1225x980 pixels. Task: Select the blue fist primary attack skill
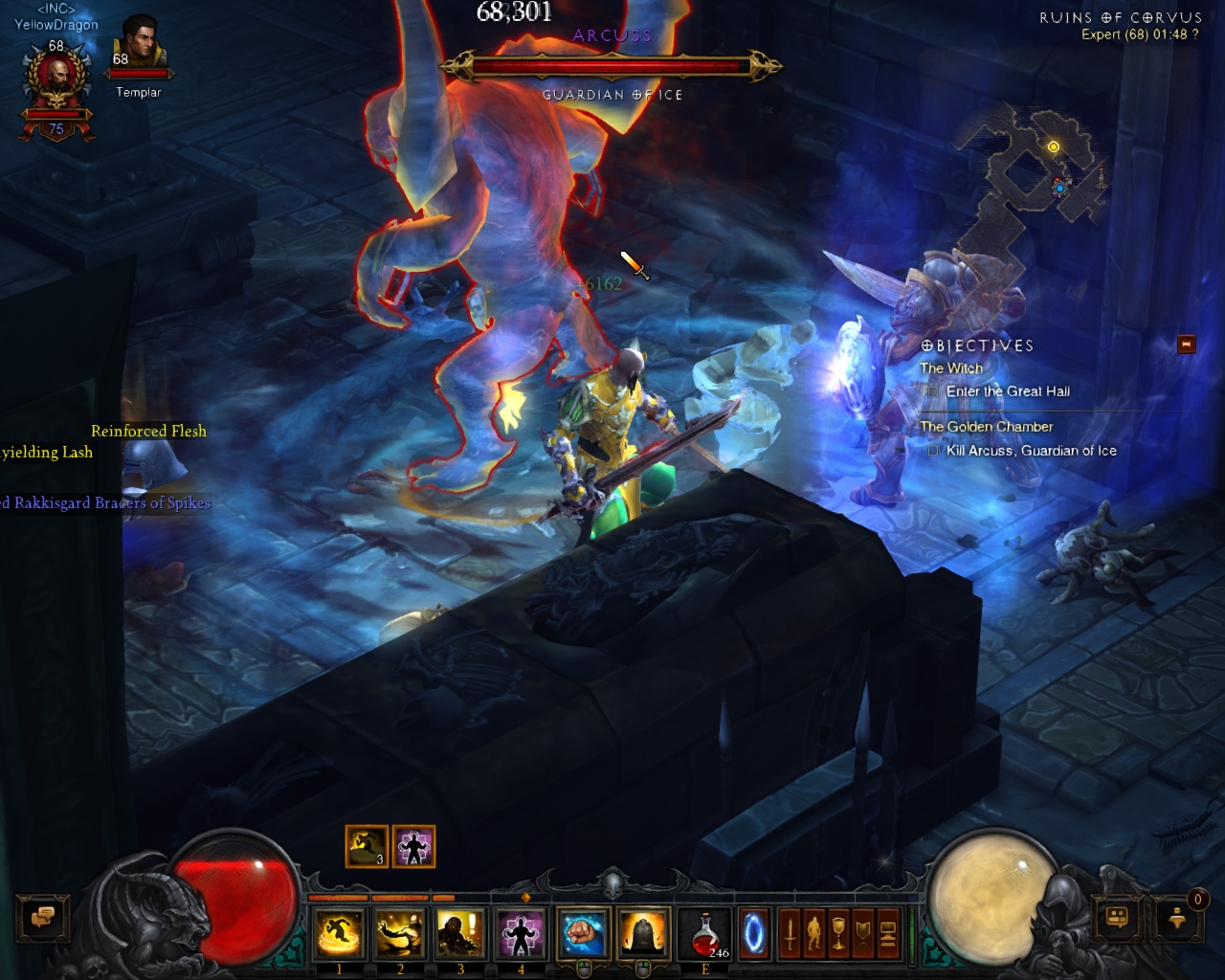tap(583, 933)
